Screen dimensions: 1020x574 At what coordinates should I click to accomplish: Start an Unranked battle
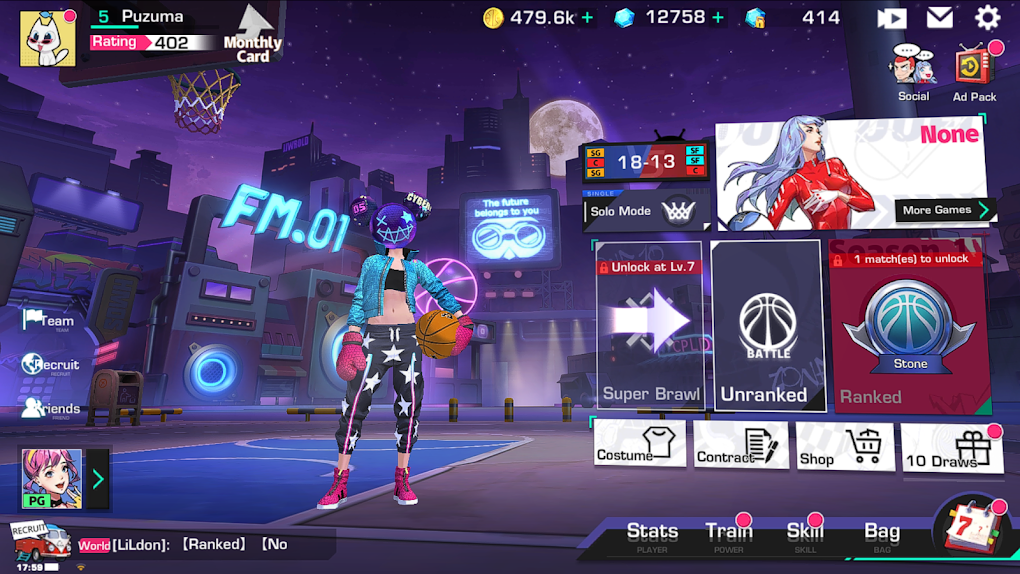(766, 327)
